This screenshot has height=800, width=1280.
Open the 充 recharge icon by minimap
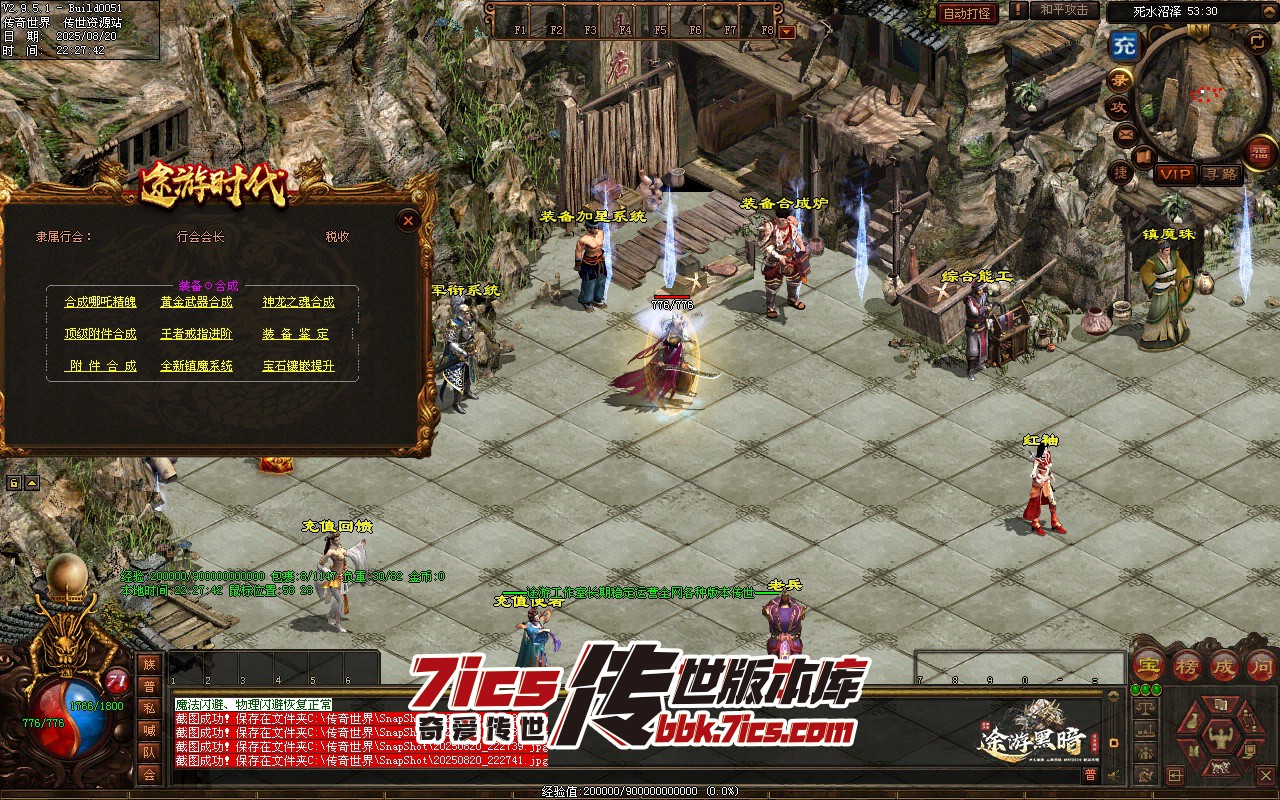1125,46
